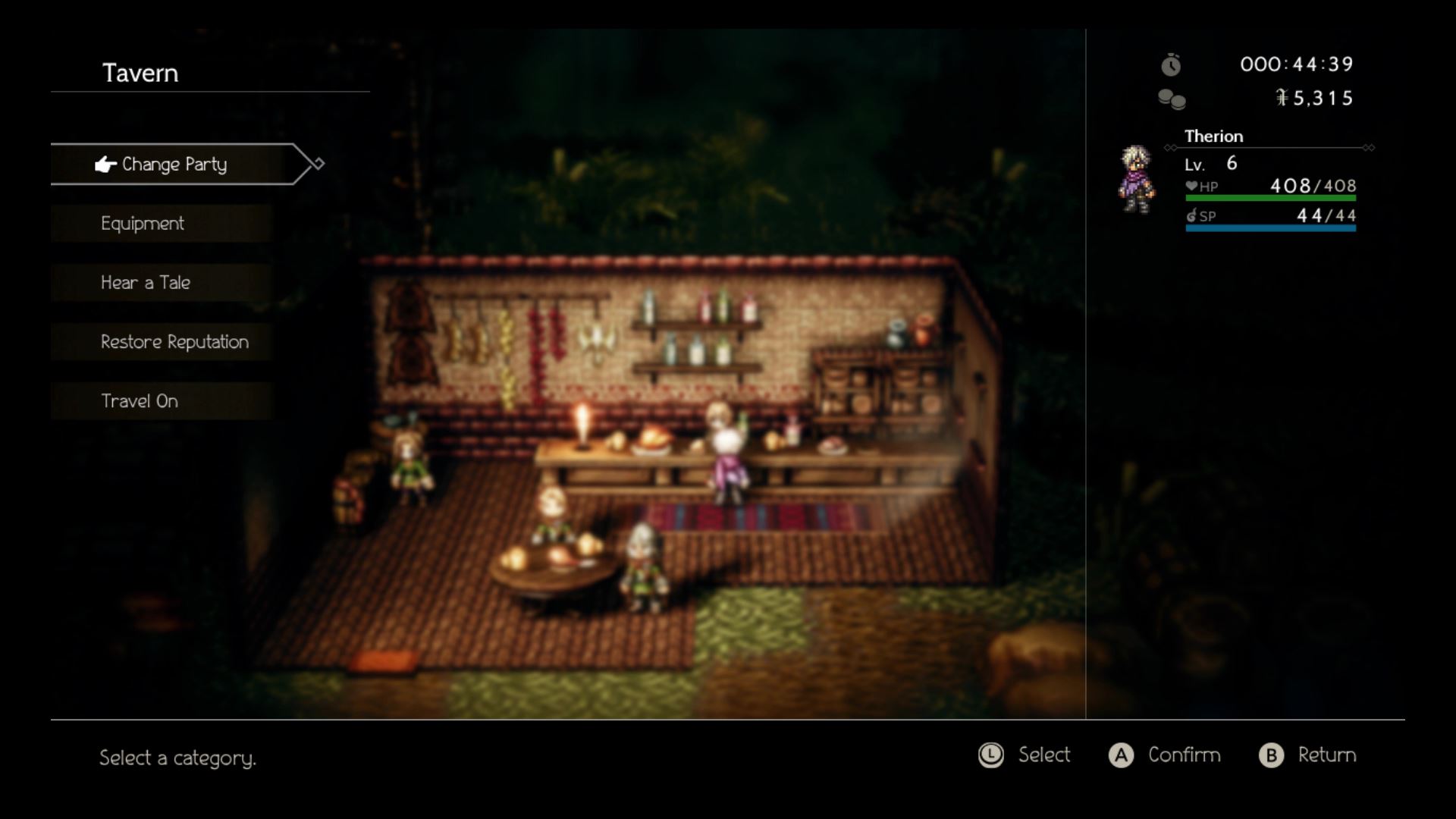The height and width of the screenshot is (819, 1456).
Task: Choose Hear a Tale
Action: coord(144,282)
